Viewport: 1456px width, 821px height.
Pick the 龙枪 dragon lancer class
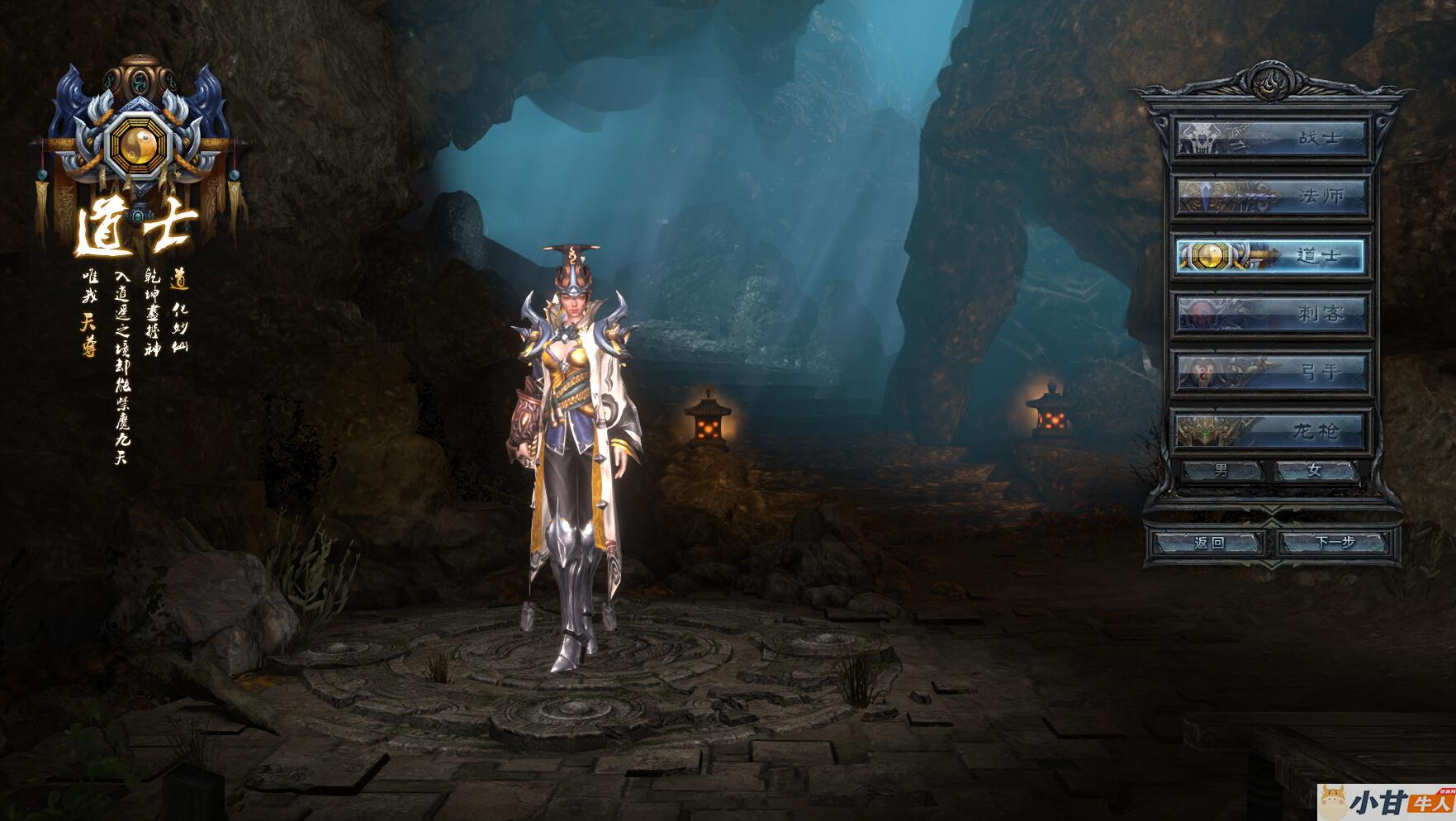pyautogui.click(x=1272, y=430)
